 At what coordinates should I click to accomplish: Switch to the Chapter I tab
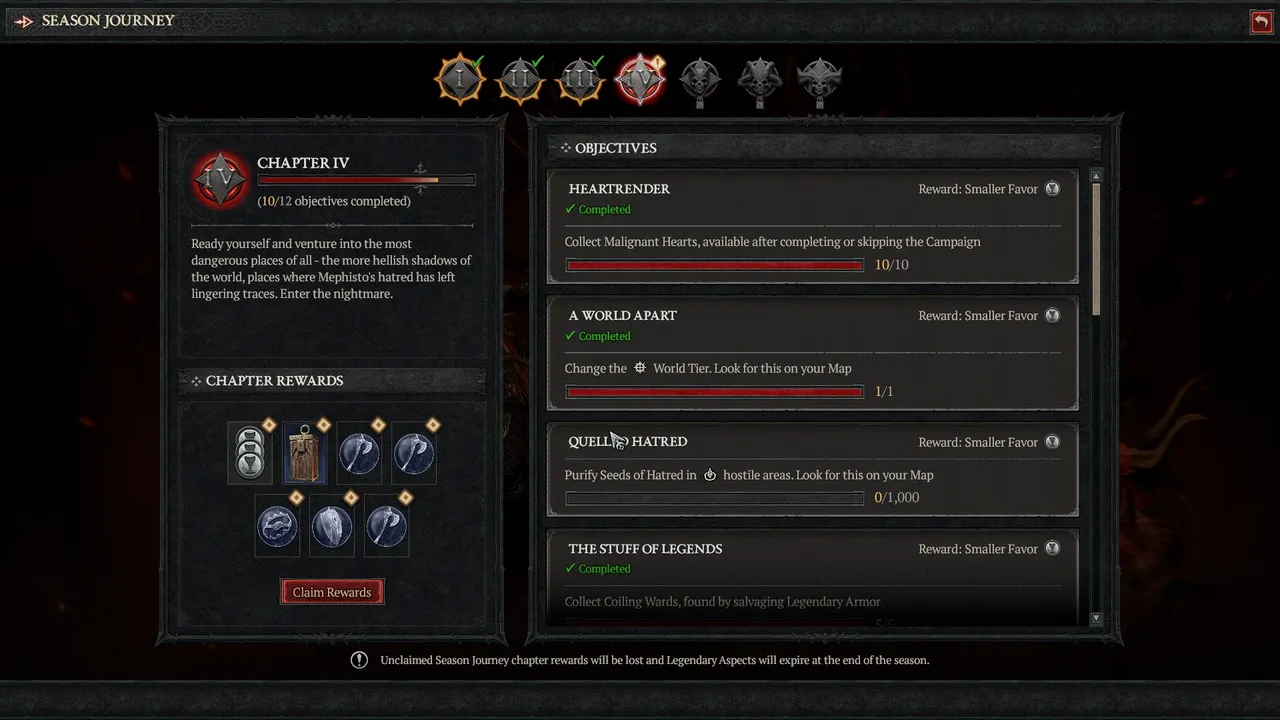[460, 79]
